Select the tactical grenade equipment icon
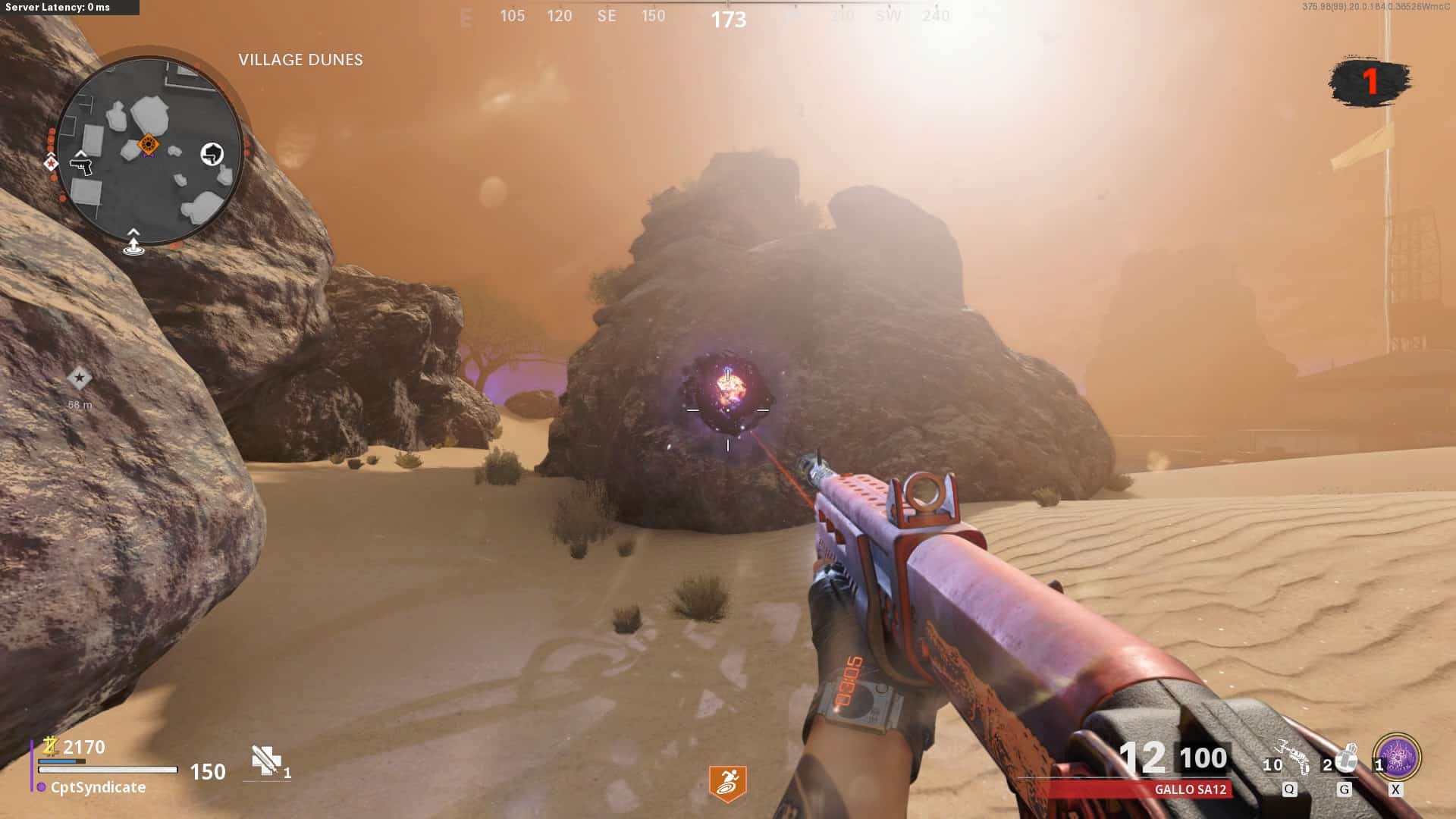This screenshot has width=1456, height=819. click(1346, 758)
